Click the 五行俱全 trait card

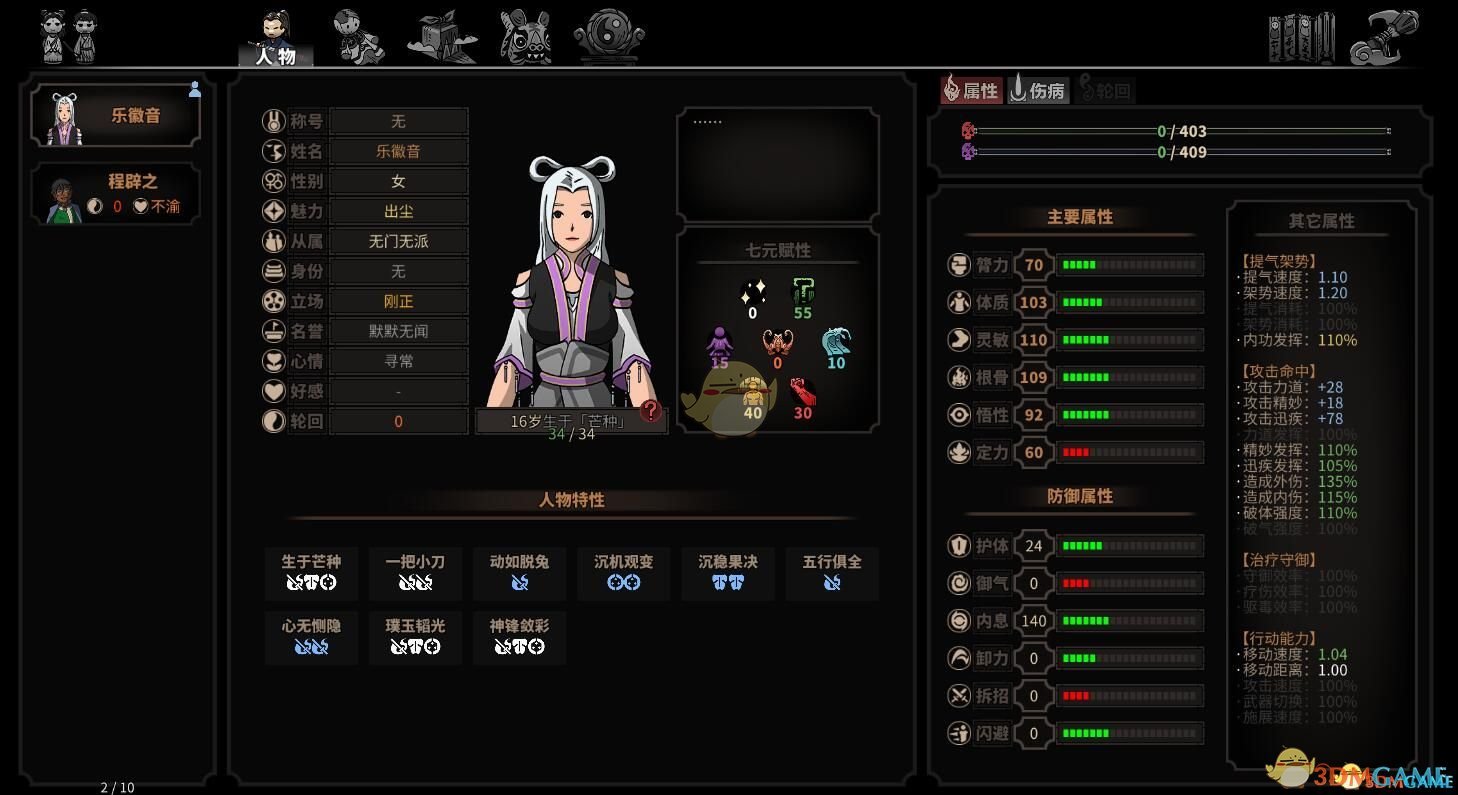831,574
